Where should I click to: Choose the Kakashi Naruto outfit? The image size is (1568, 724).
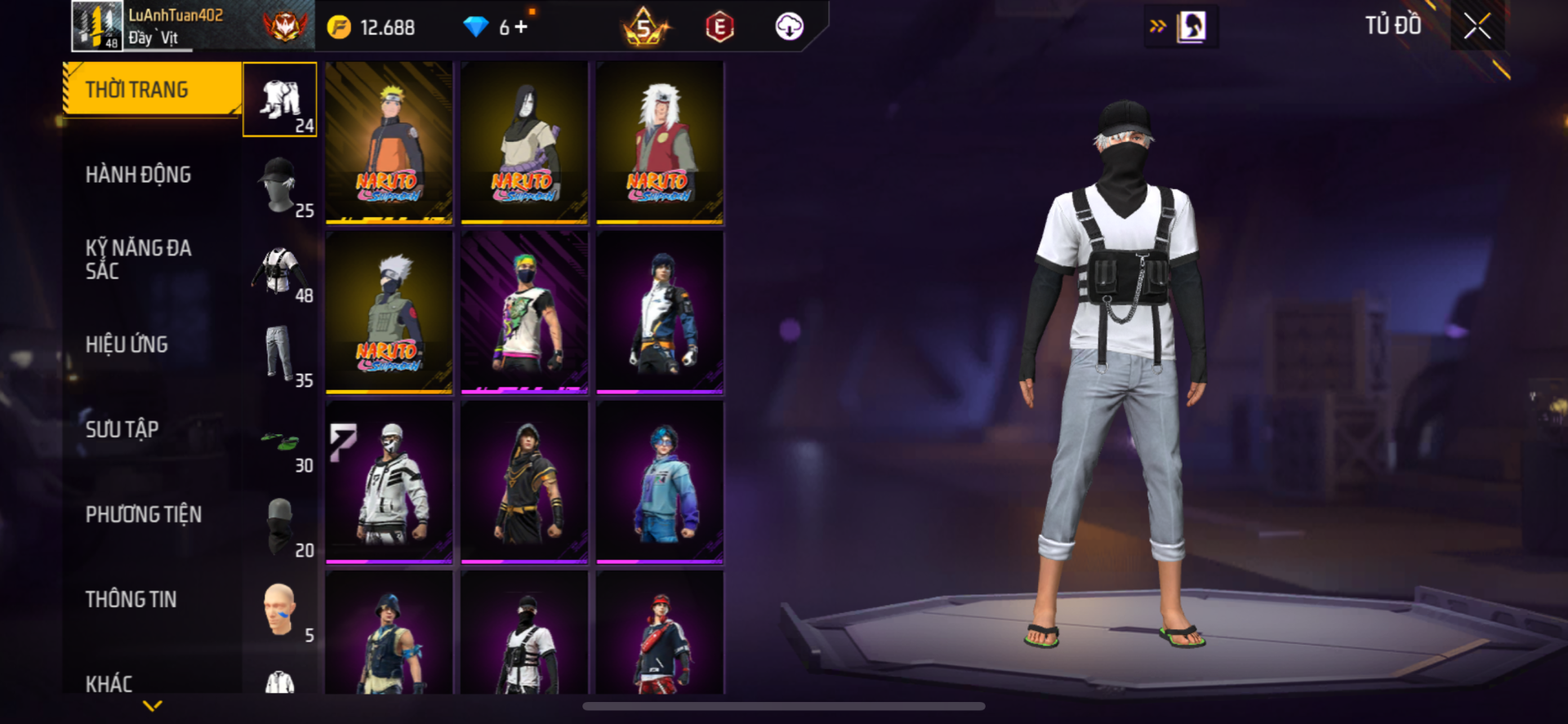click(x=389, y=312)
